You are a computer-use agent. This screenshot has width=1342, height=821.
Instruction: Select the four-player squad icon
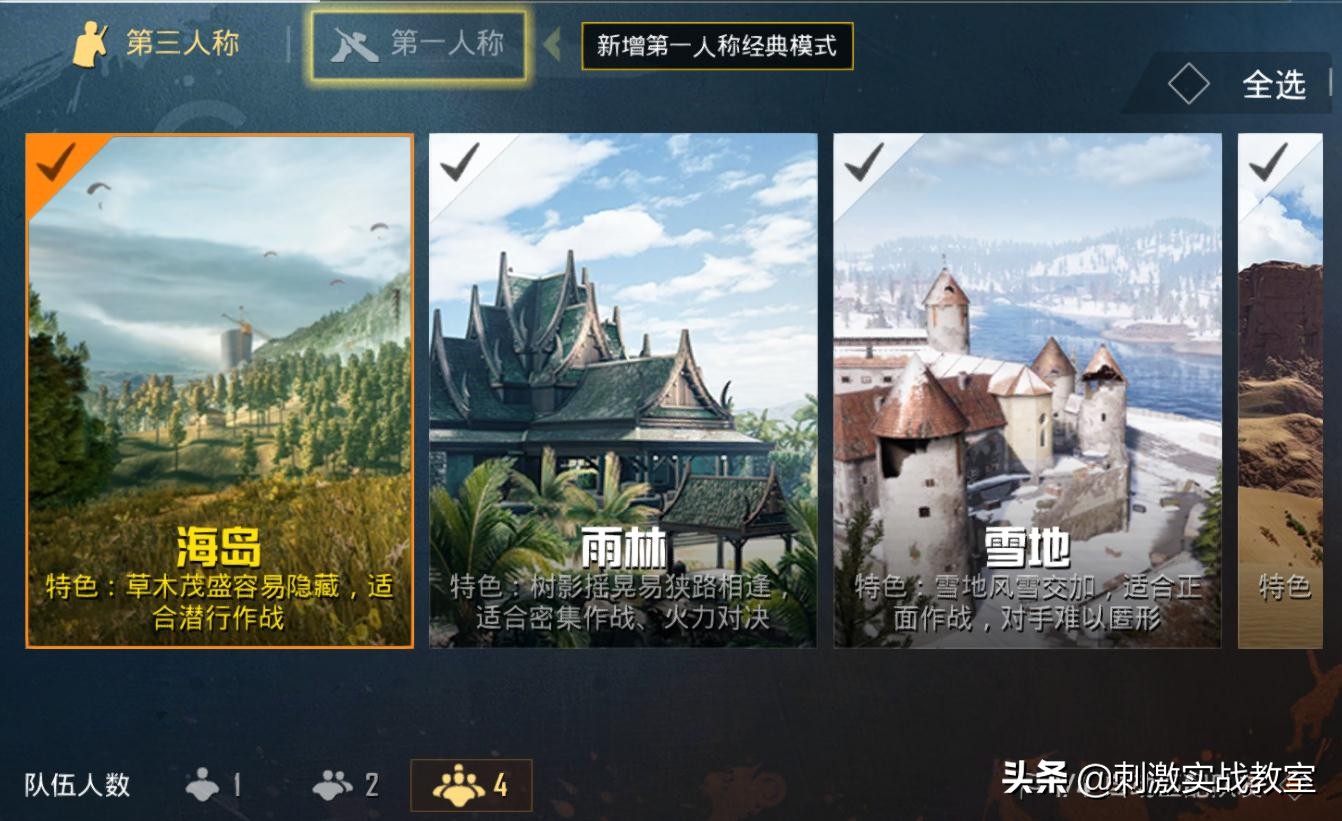(460, 787)
